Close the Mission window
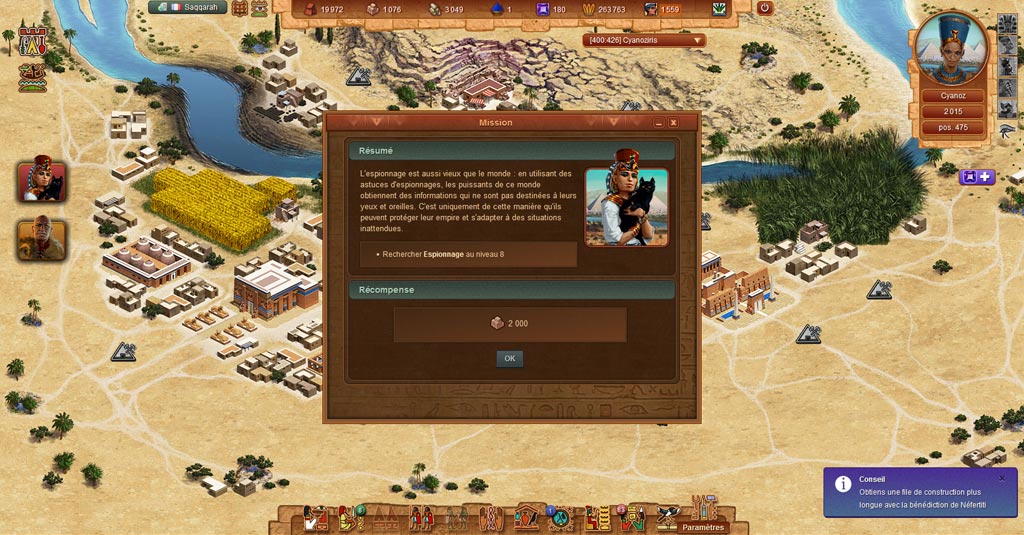 click(x=673, y=122)
